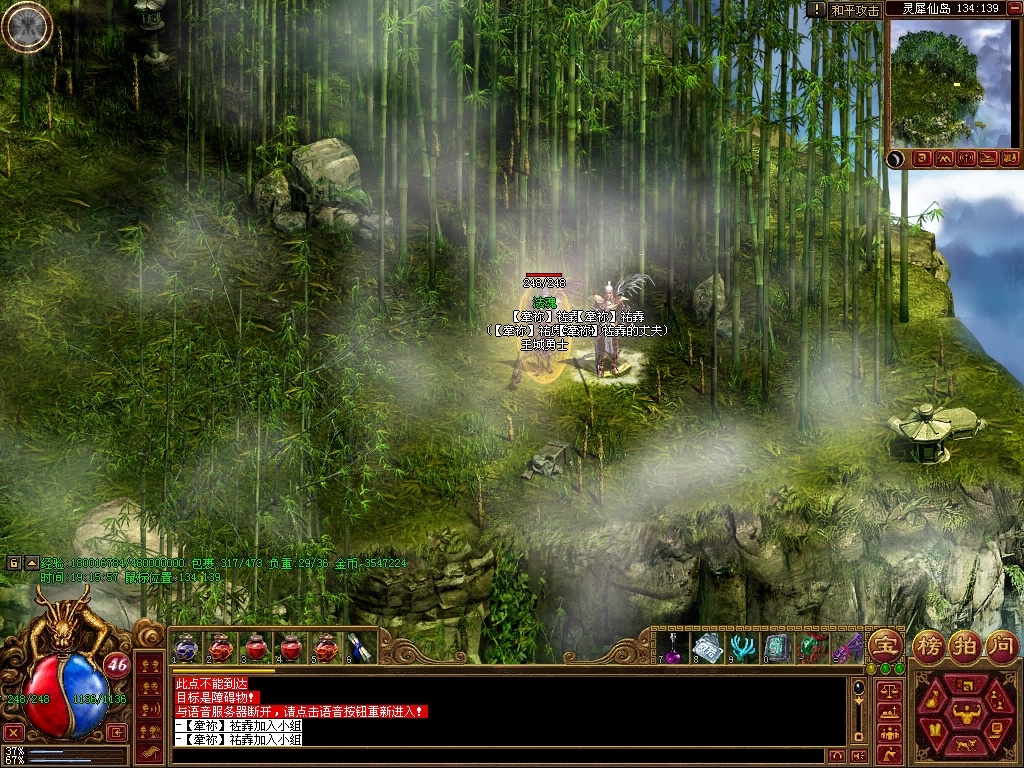Select the cyan coral item in slot 9
1024x768 pixels.
(x=741, y=647)
